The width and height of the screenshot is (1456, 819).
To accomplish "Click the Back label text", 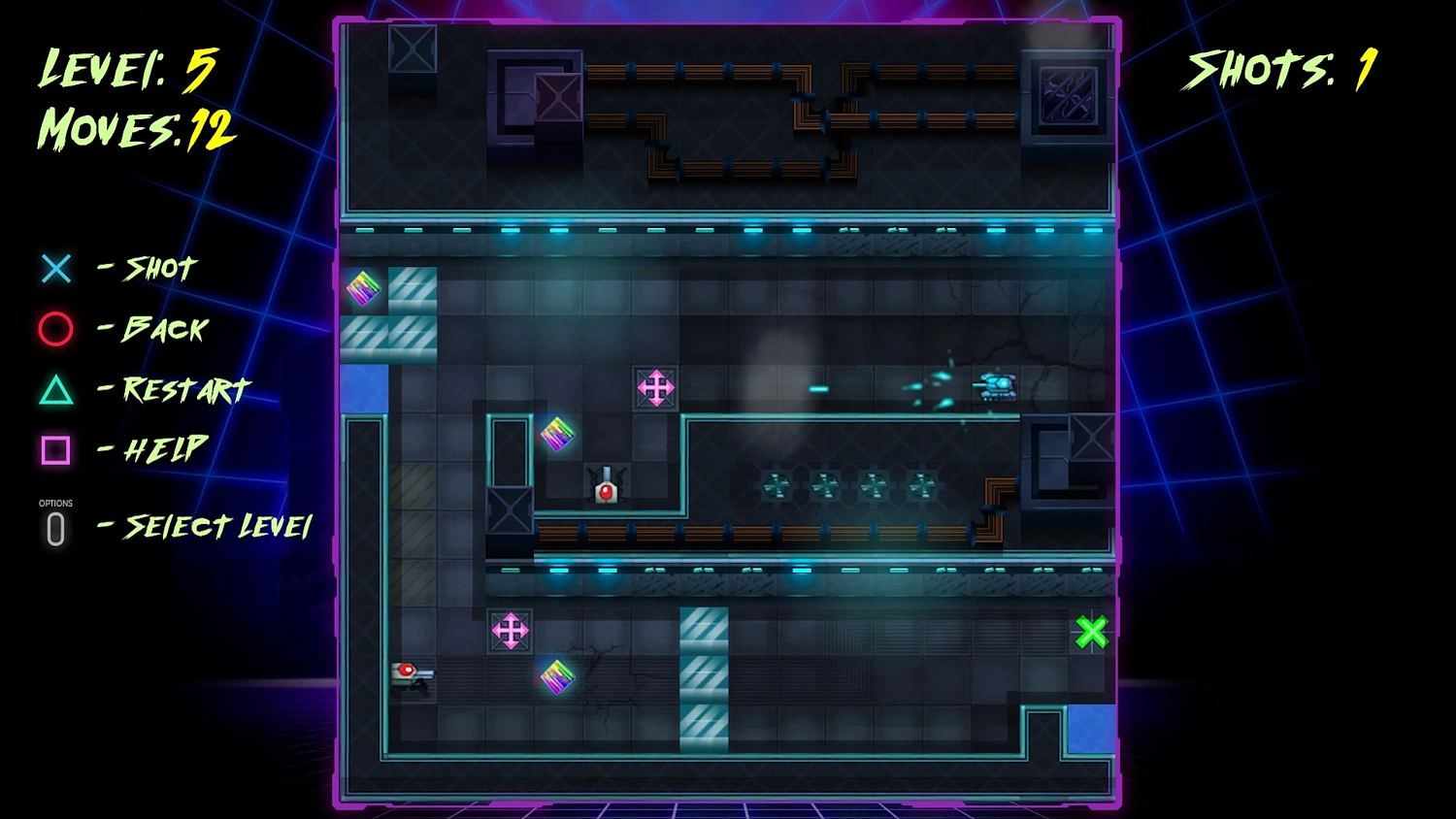I will coord(161,330).
